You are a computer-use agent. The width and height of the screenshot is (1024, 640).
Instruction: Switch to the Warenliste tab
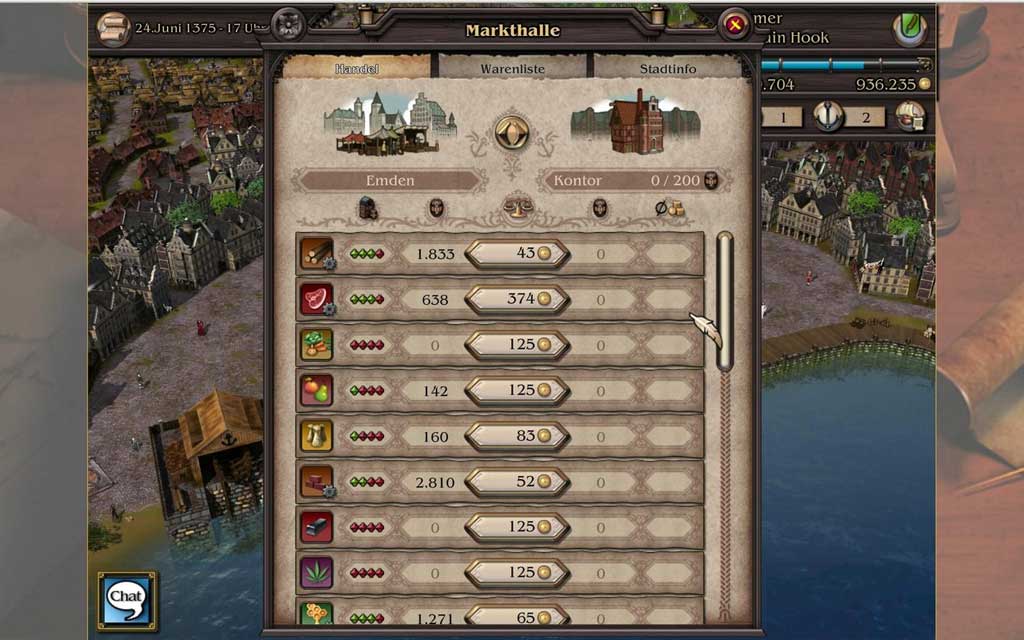coord(514,69)
